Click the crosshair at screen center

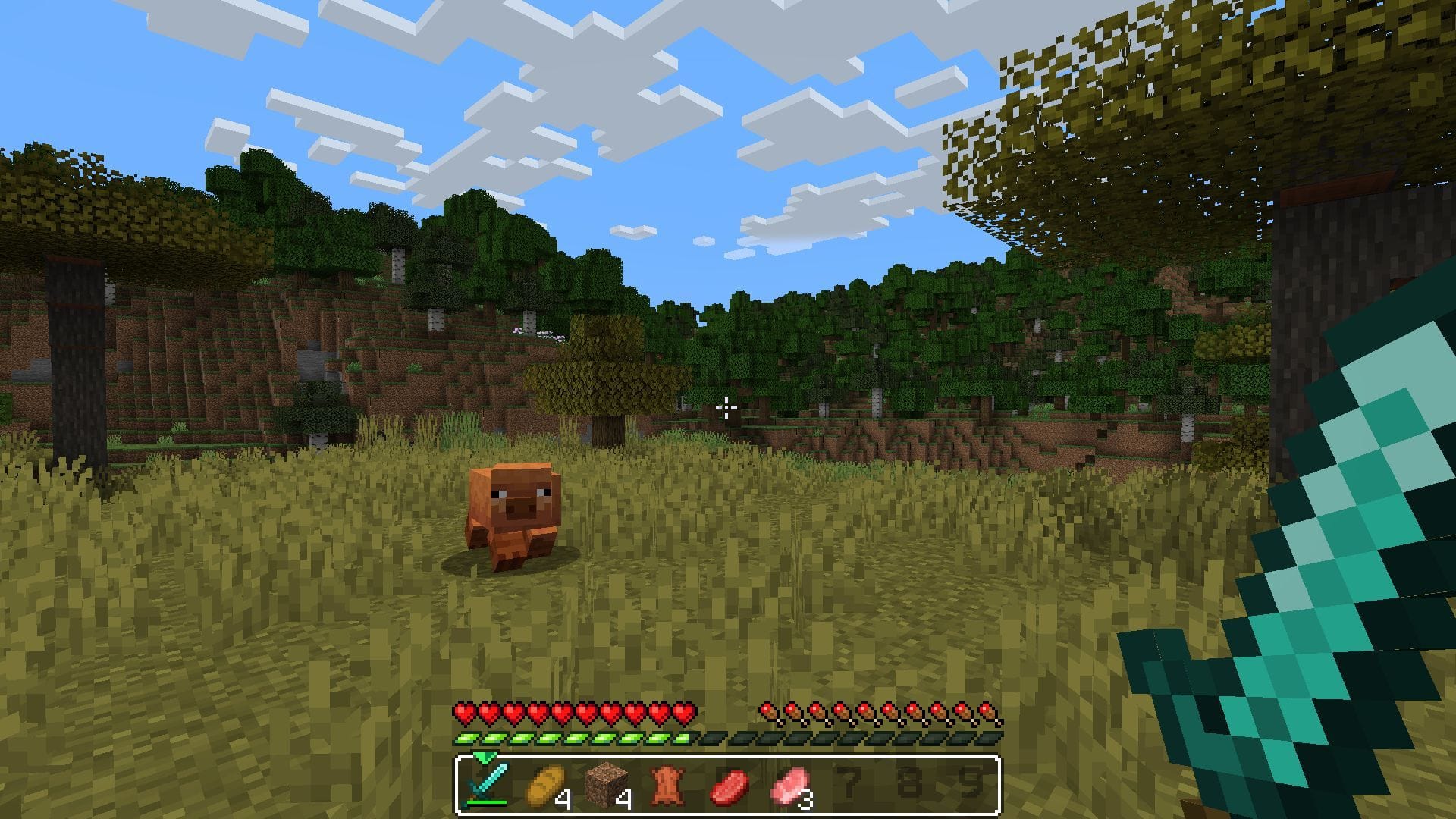[x=728, y=409]
